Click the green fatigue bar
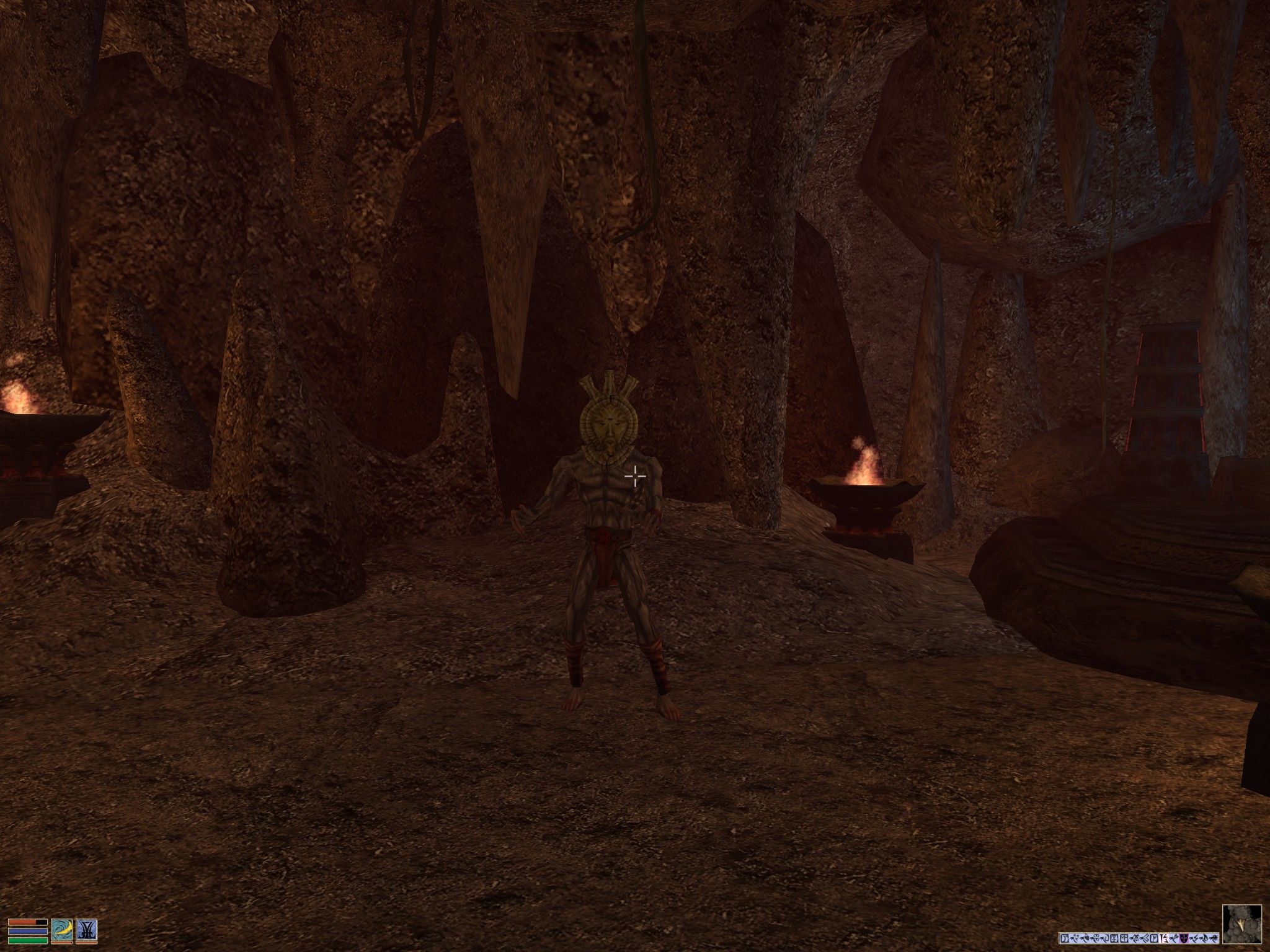The height and width of the screenshot is (952, 1270). click(27, 941)
